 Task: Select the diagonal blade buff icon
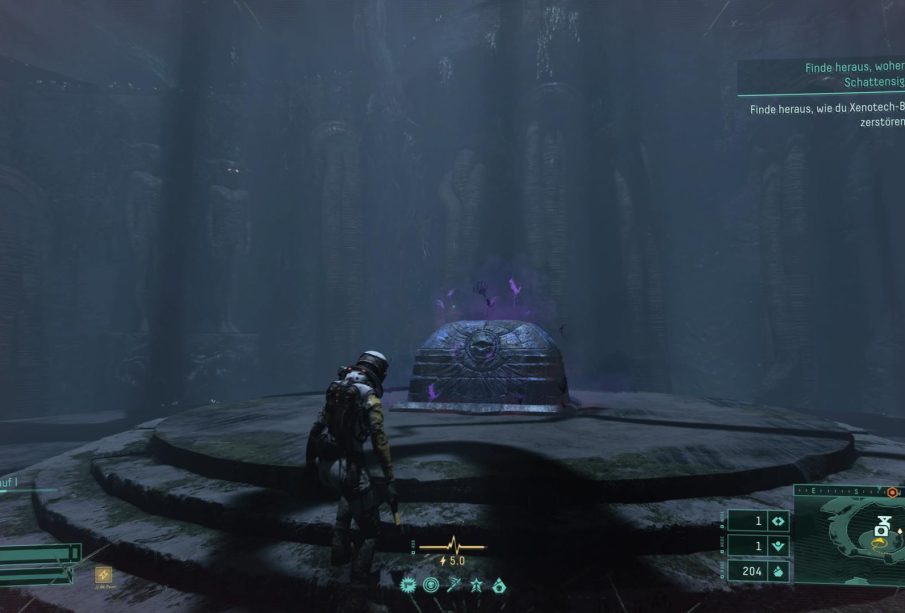tap(455, 584)
